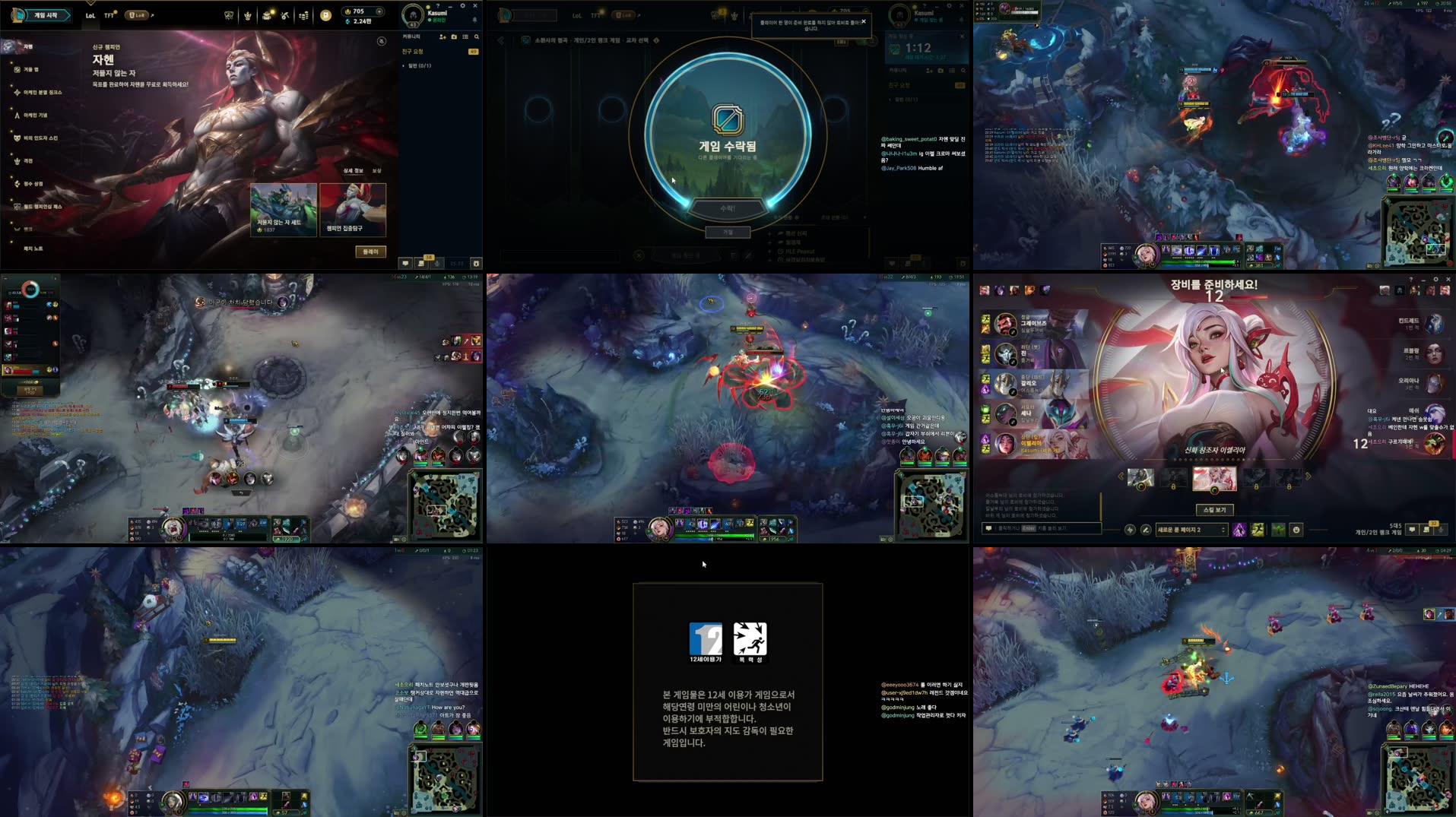Mute the notification bell next to Kasumi profile
This screenshot has width=1456, height=817.
[475, 21]
